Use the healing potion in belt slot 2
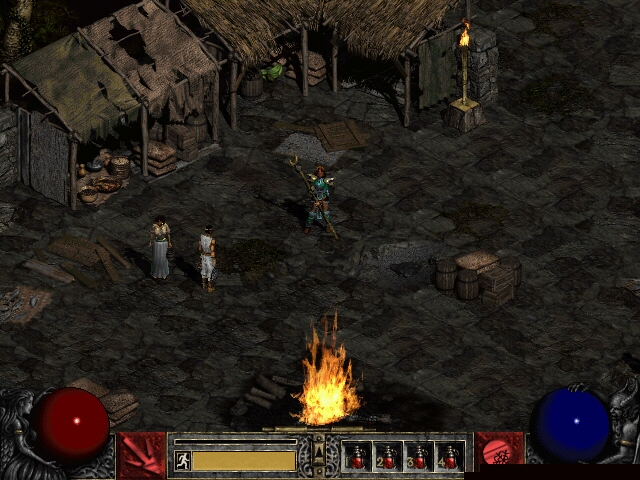The width and height of the screenshot is (640, 480). coord(388,456)
